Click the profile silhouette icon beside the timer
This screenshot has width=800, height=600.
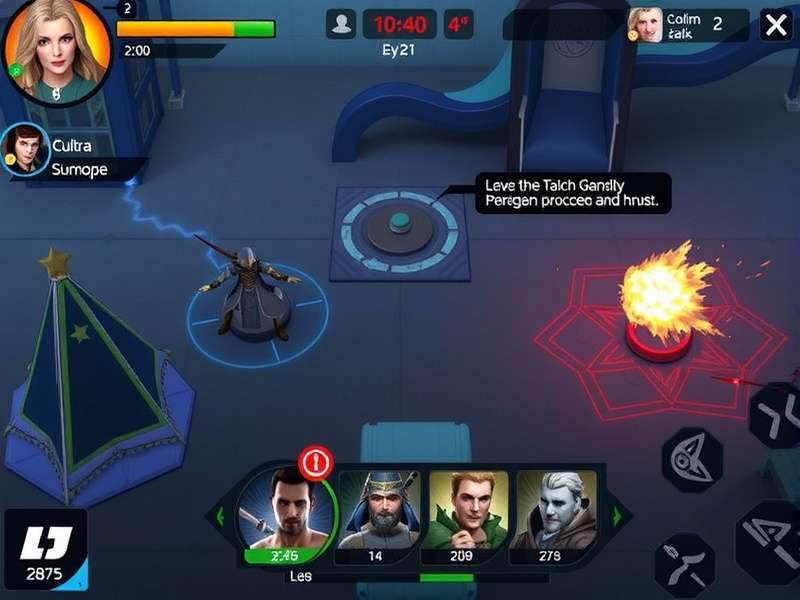[341, 24]
